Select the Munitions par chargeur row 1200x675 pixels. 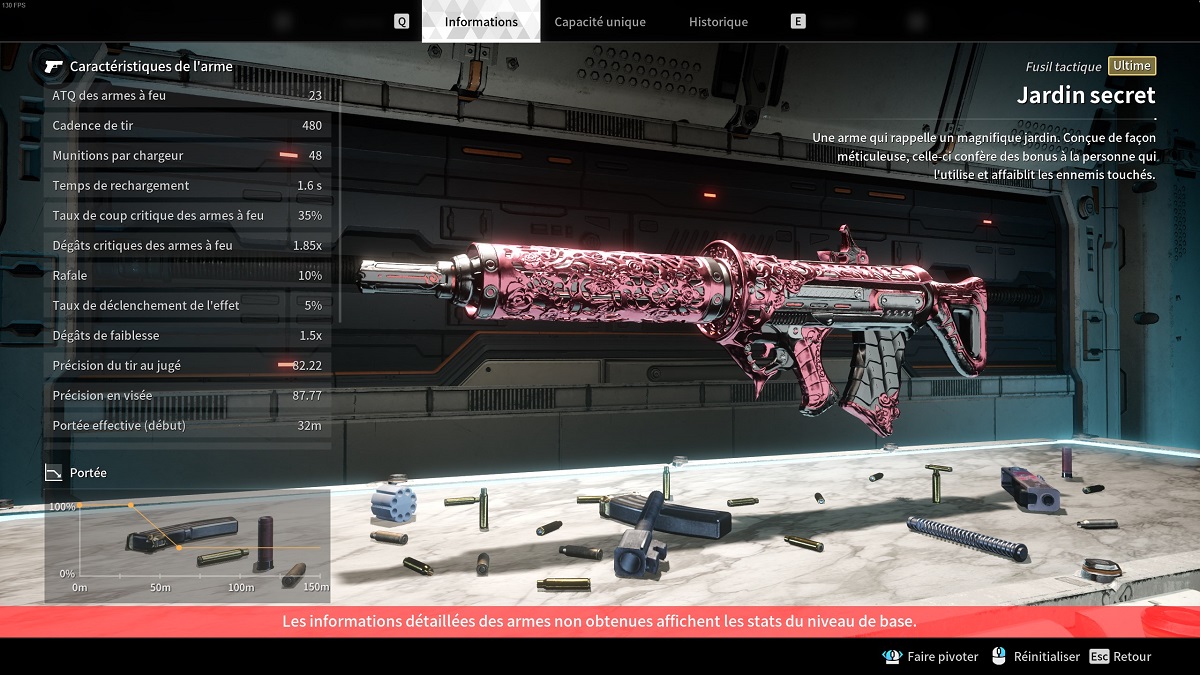coord(187,155)
